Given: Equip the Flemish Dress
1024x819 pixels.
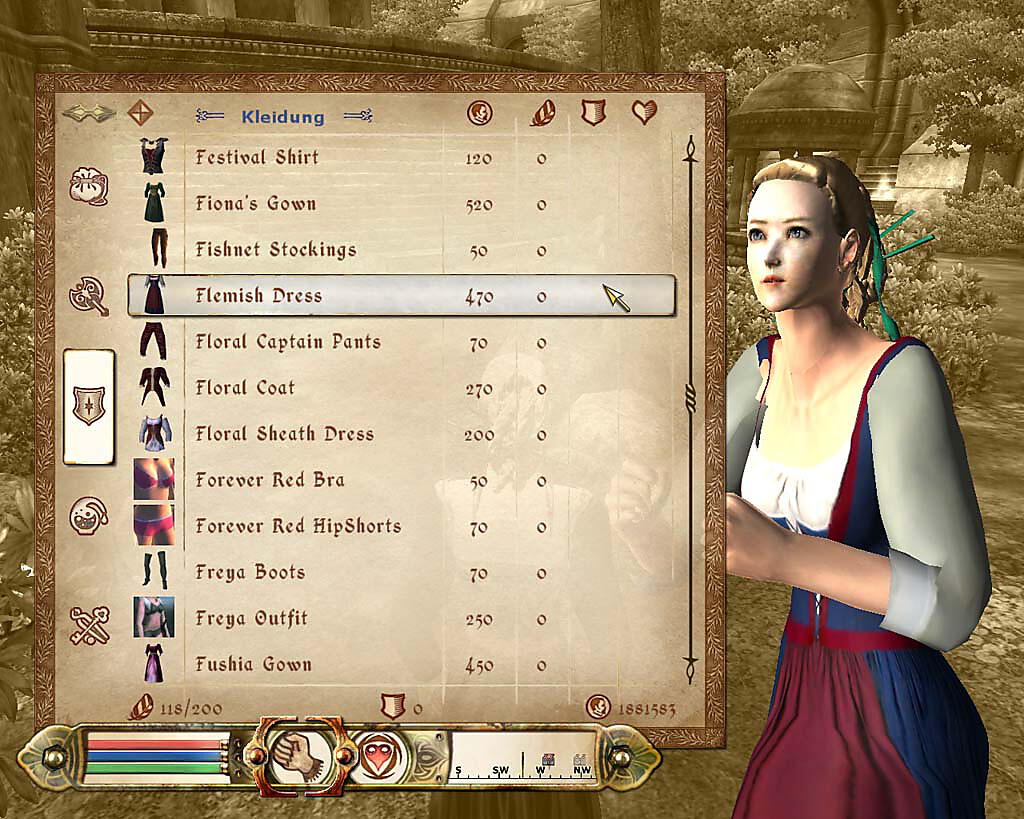Looking at the screenshot, I should [259, 295].
